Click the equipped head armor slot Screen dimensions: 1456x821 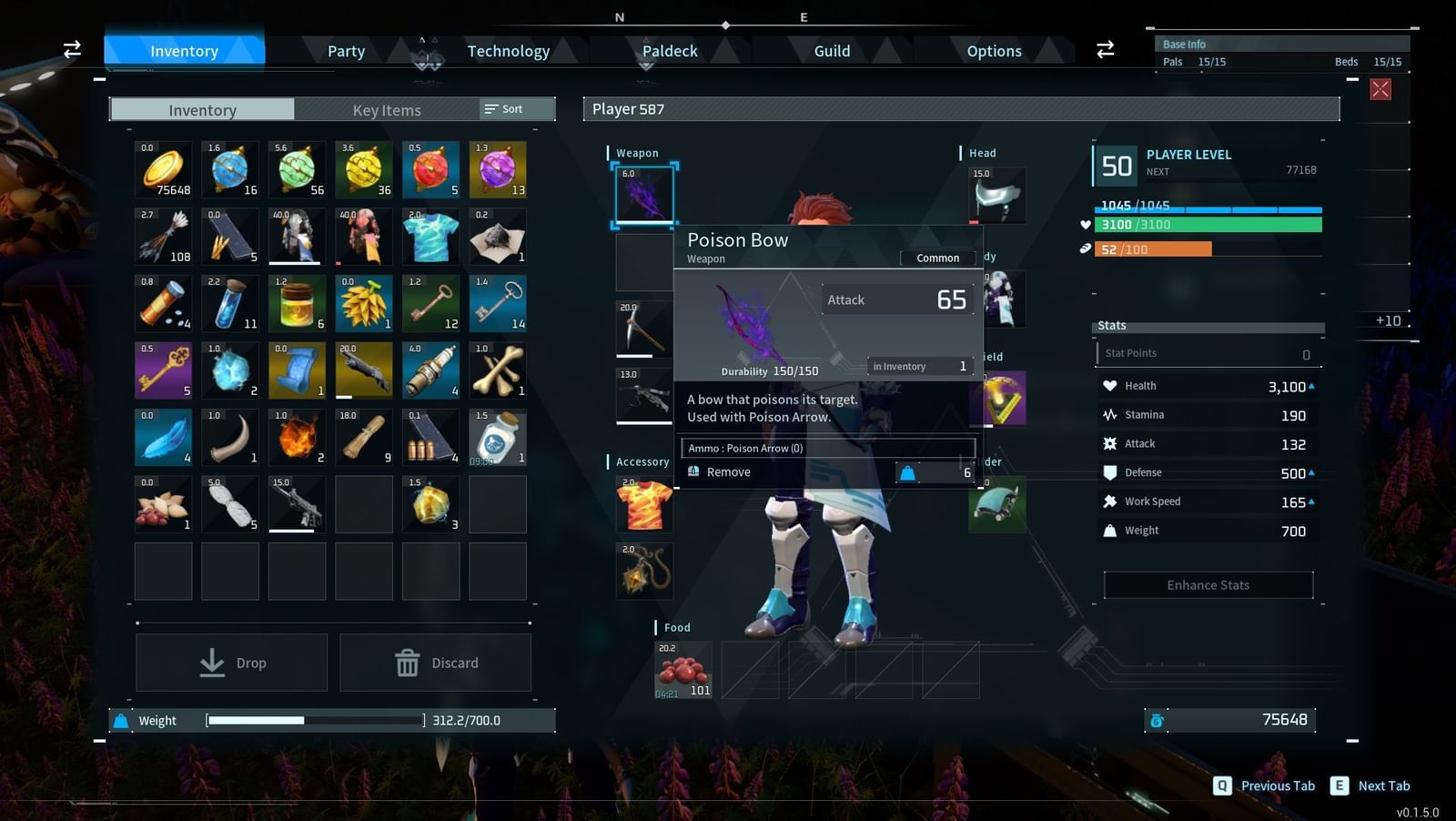pyautogui.click(x=996, y=194)
